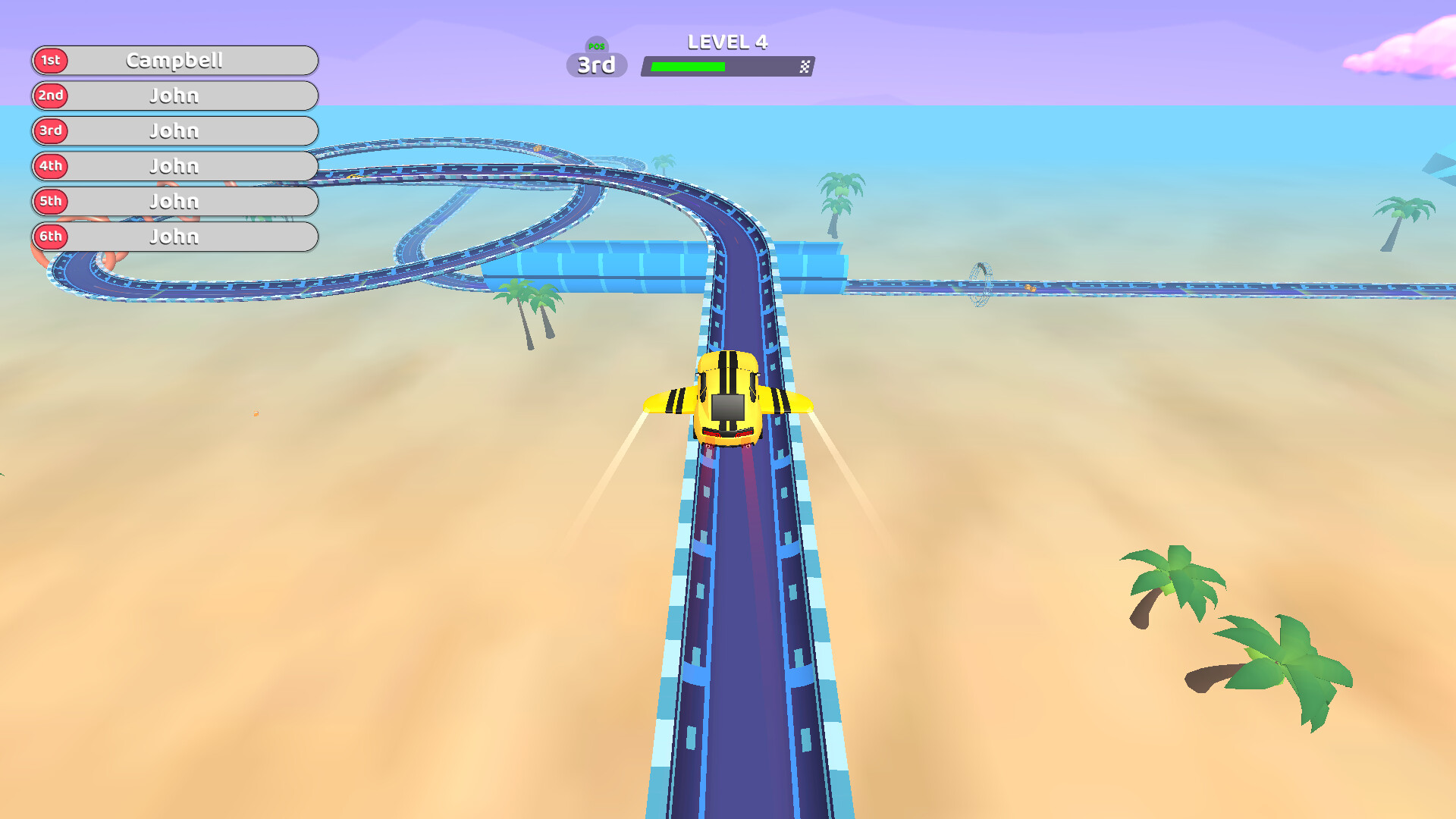
Task: Click the green level progress fill
Action: 686,66
